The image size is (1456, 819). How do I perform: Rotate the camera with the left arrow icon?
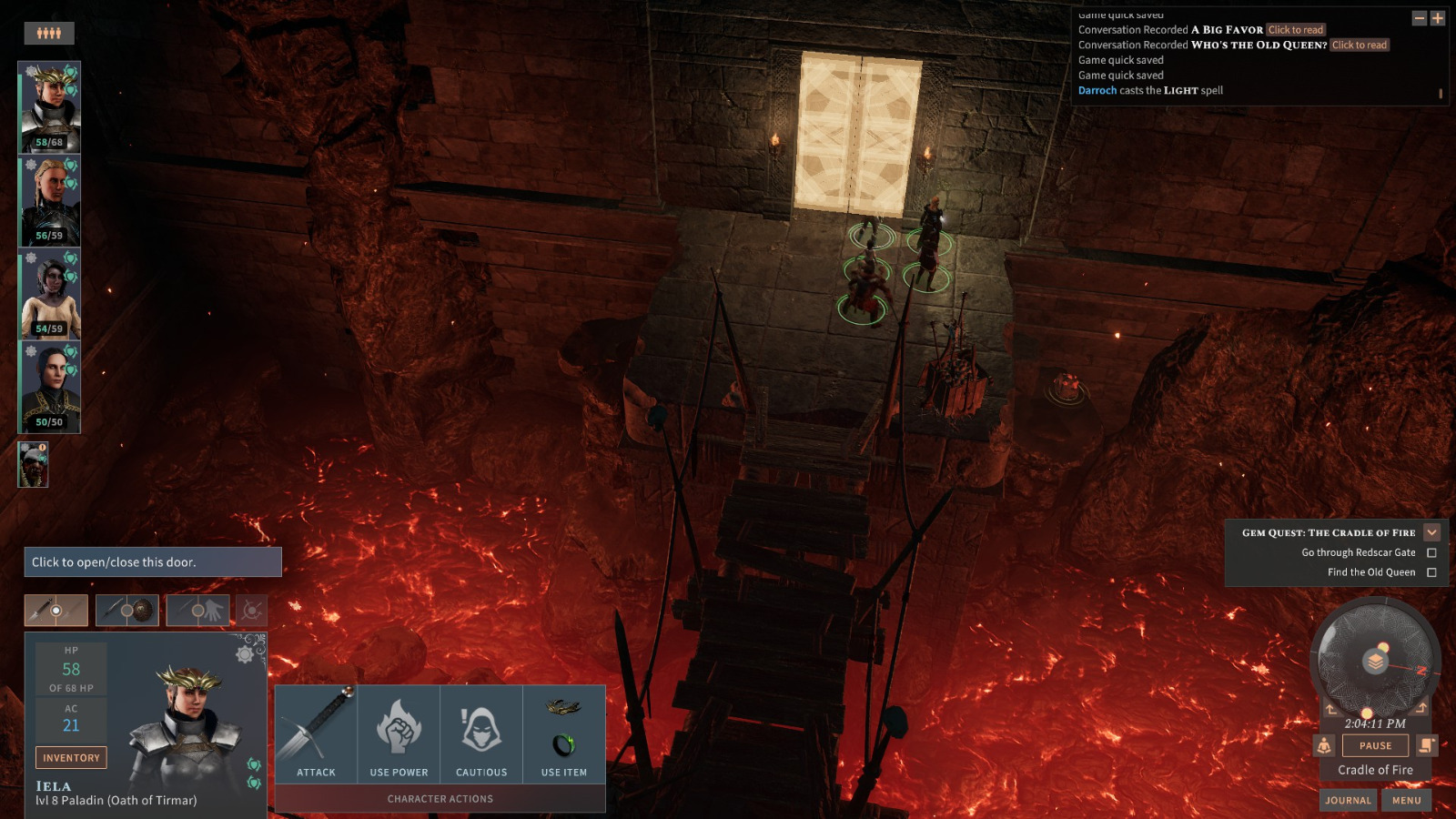point(1330,709)
